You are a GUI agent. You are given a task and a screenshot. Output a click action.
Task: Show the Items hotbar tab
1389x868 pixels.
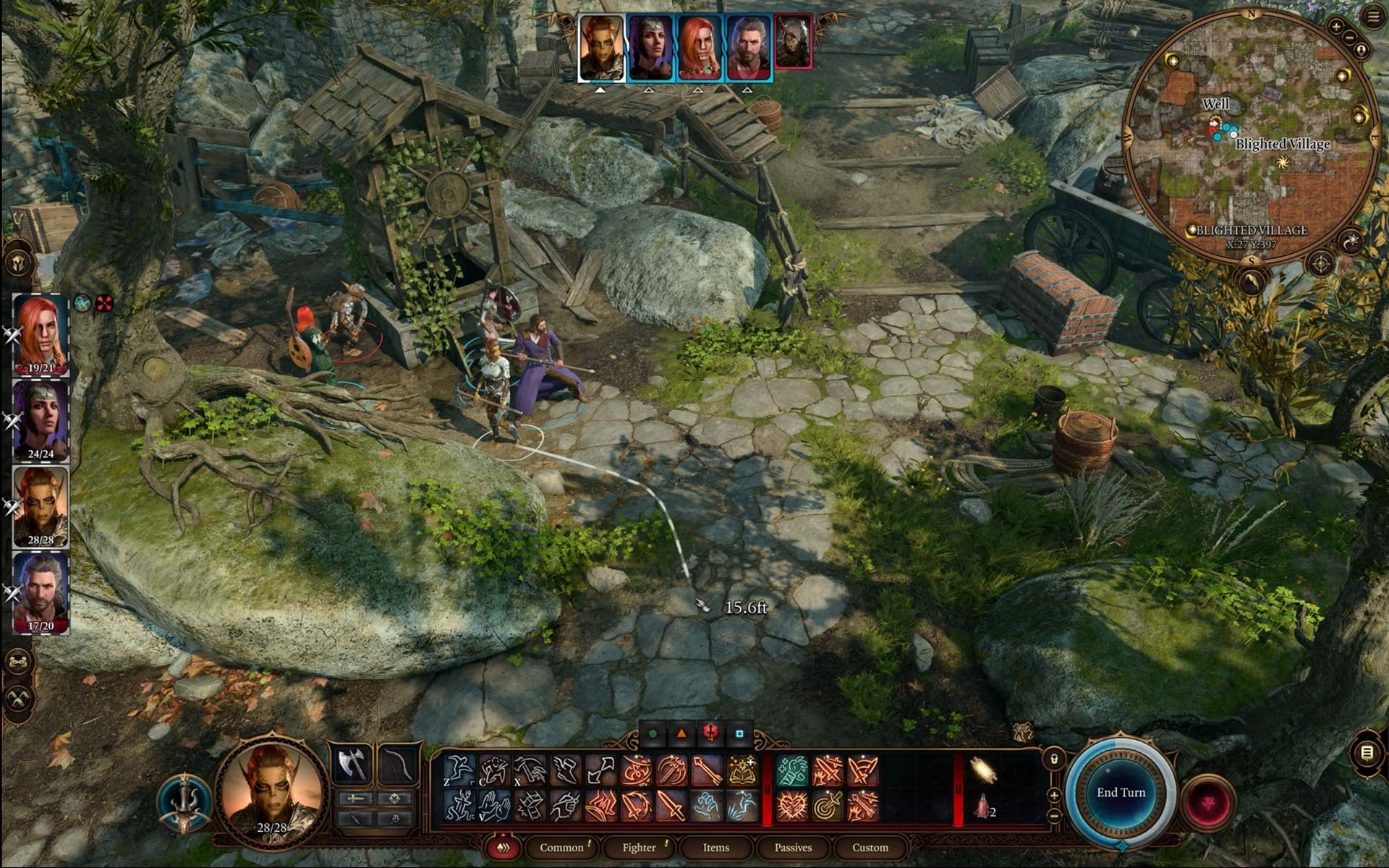click(x=715, y=848)
